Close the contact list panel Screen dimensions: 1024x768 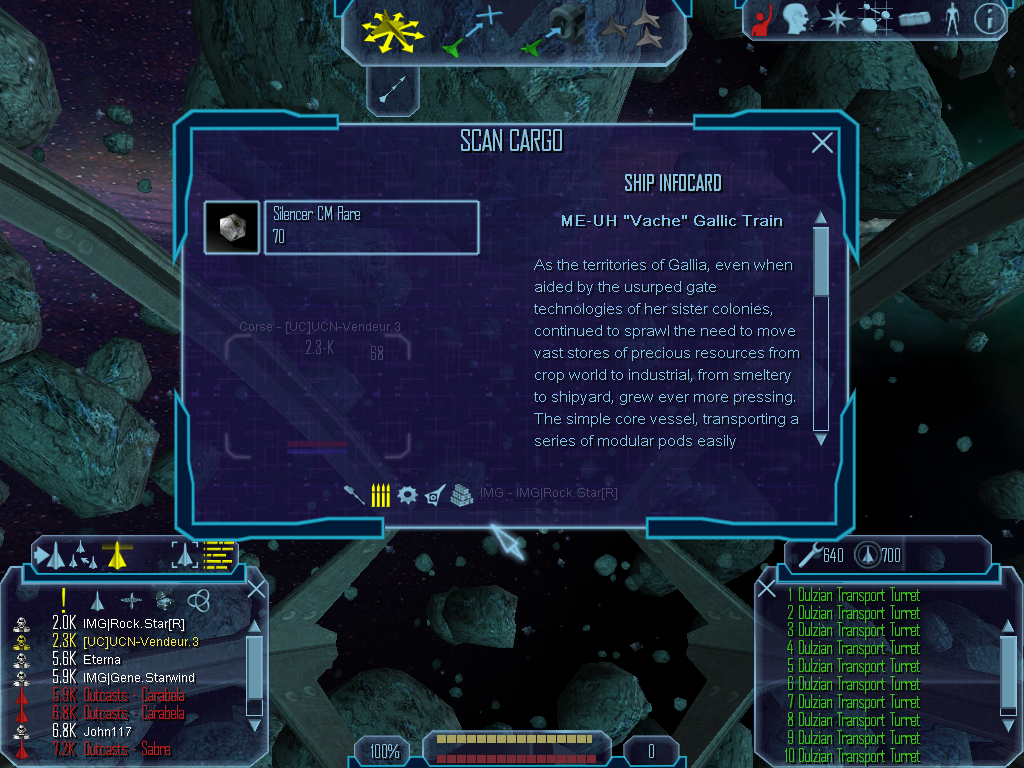pos(256,589)
